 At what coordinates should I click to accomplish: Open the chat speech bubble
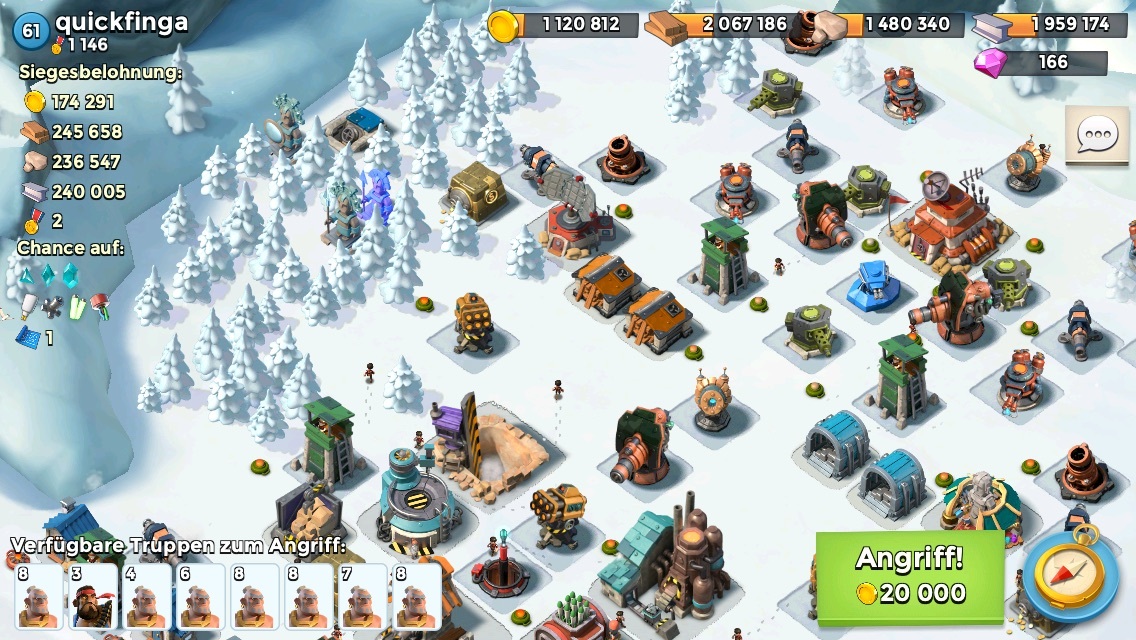[1097, 135]
